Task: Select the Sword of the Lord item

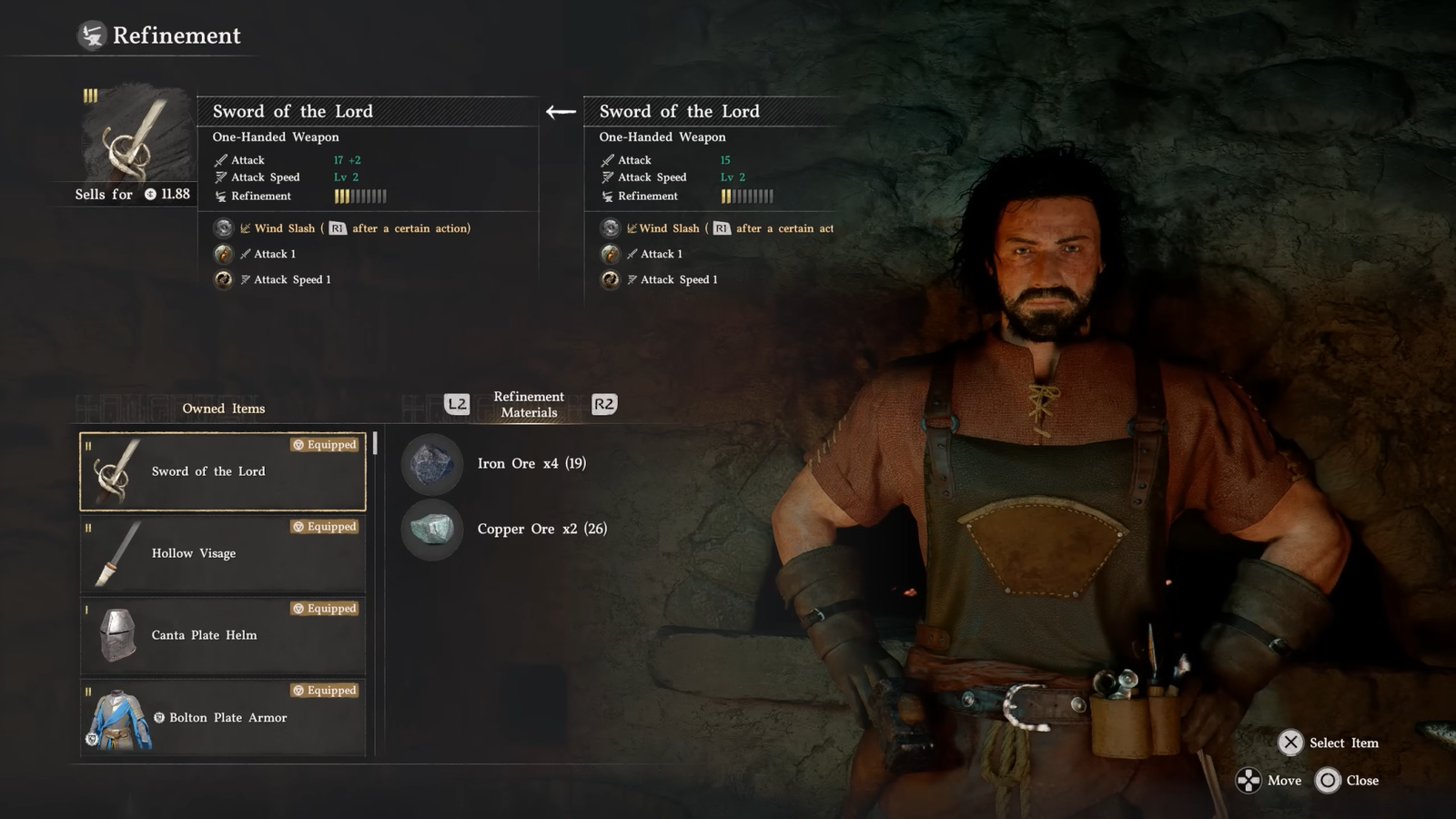Action: coord(223,471)
